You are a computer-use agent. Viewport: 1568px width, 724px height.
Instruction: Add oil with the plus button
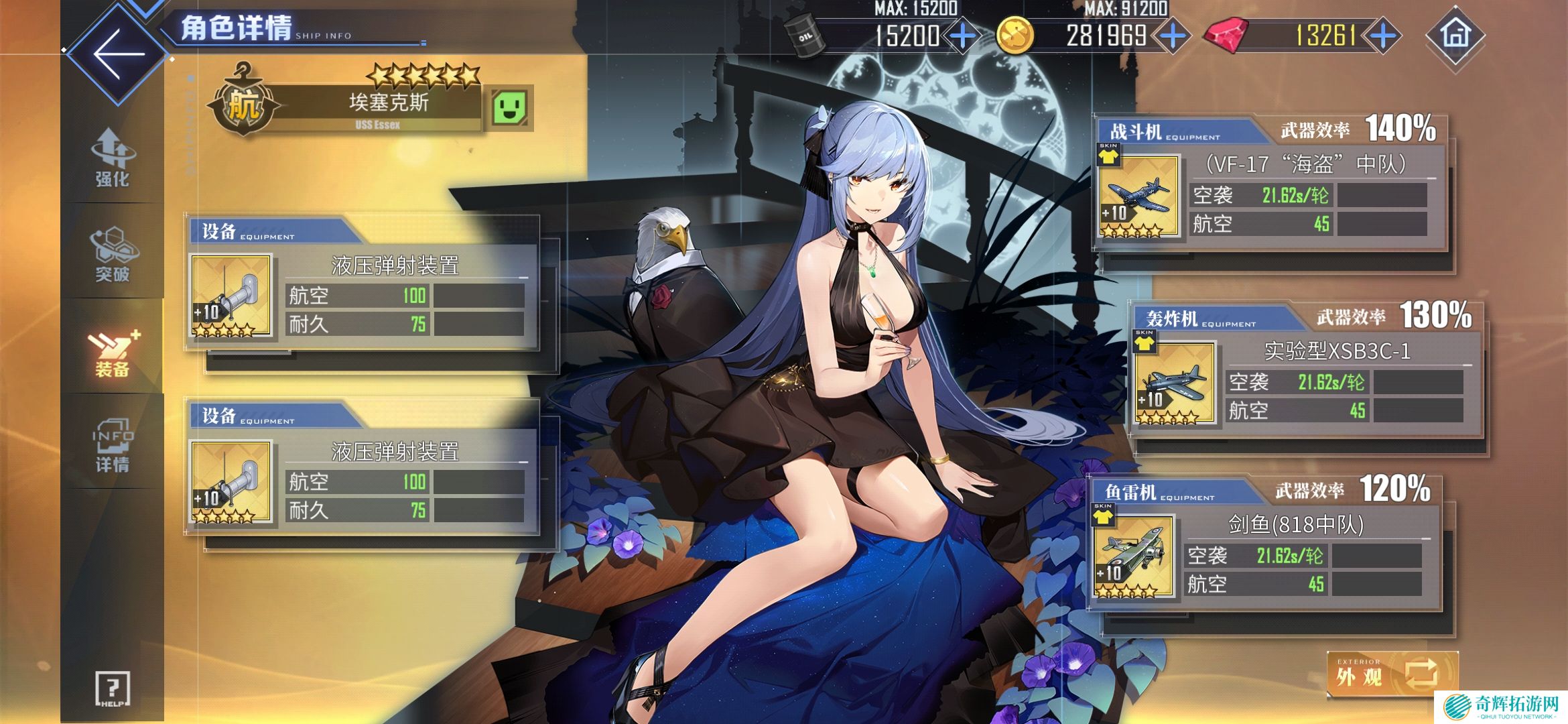[963, 36]
